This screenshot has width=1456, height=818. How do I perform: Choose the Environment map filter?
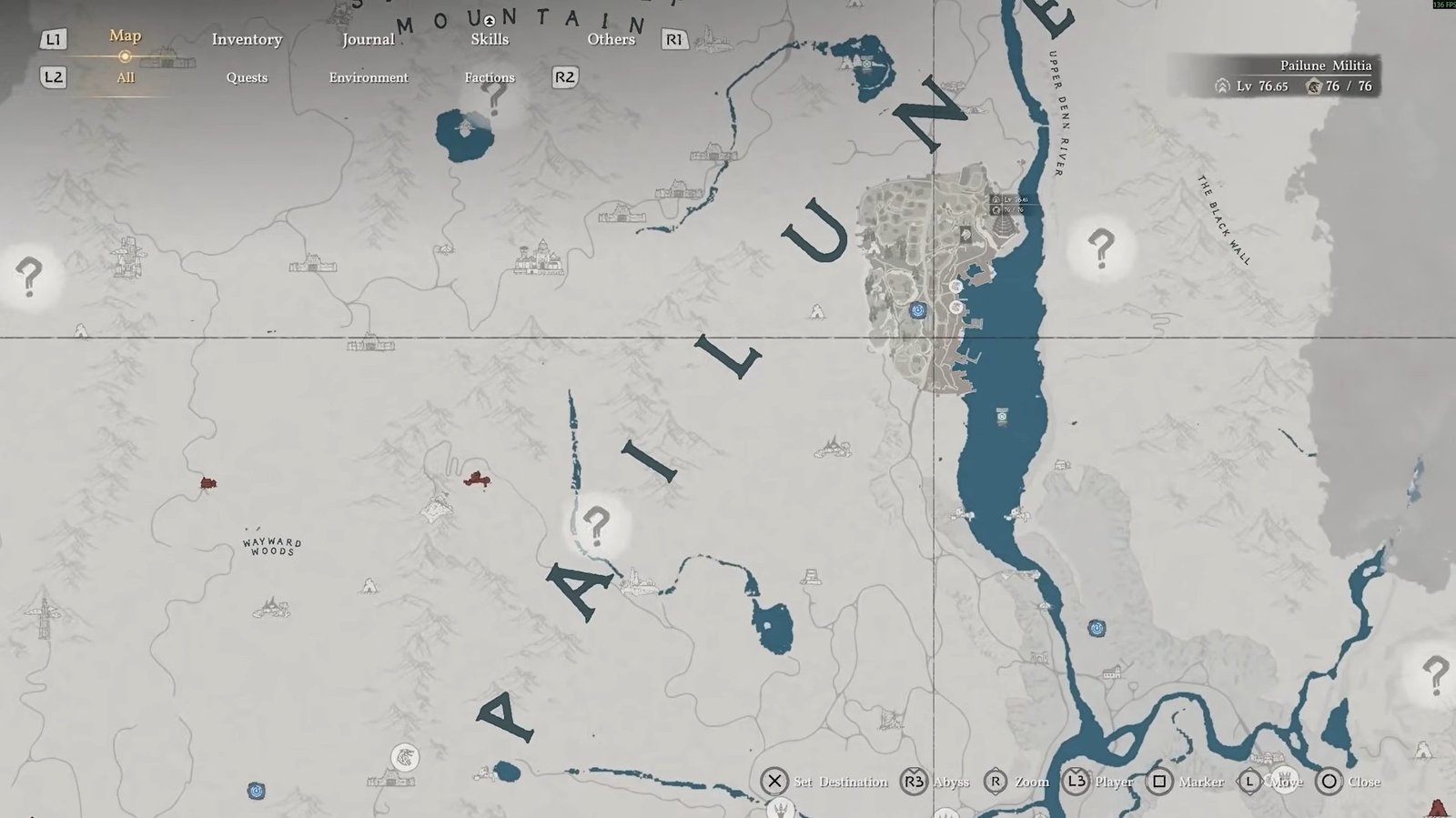click(x=369, y=77)
